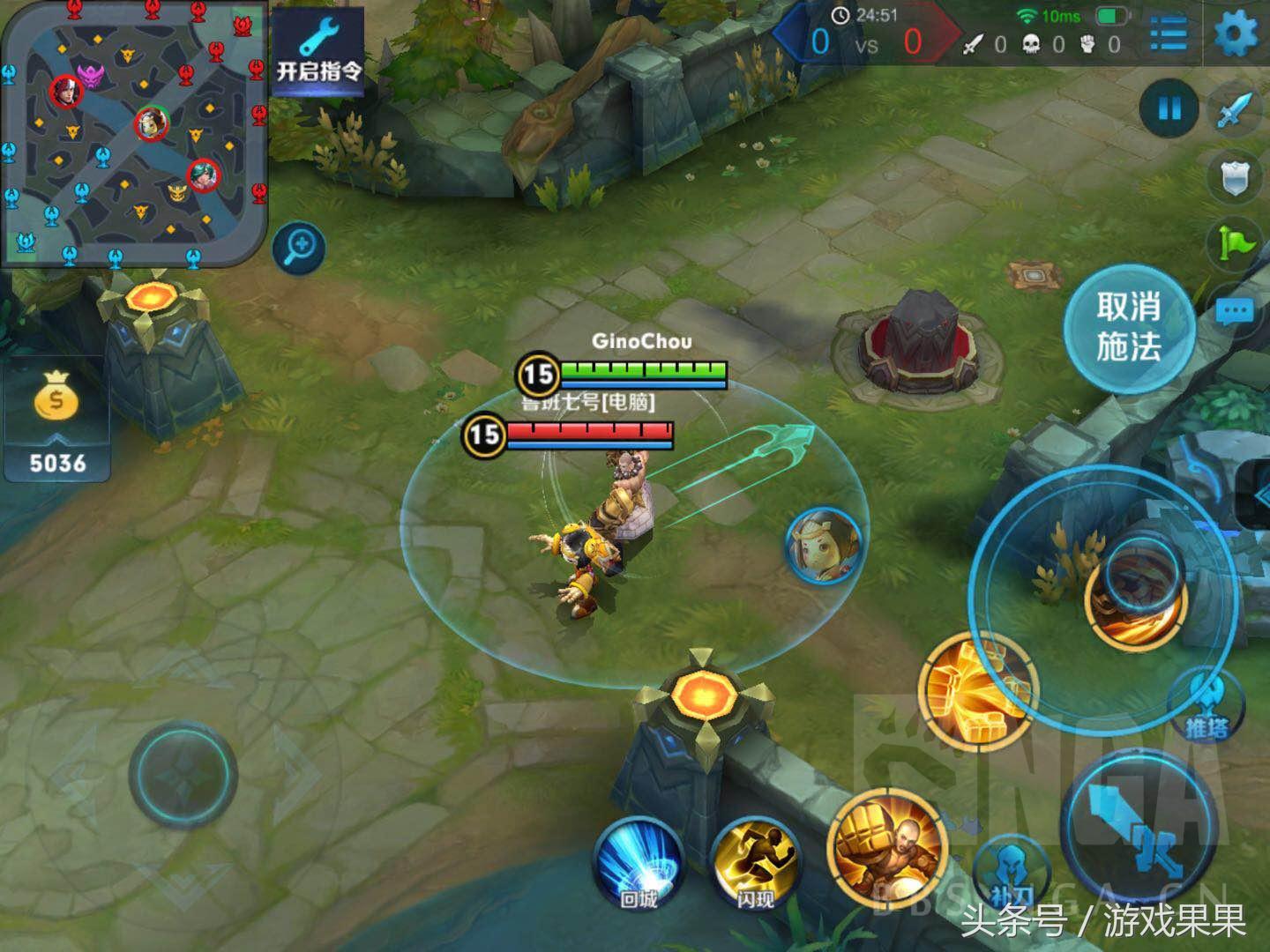The height and width of the screenshot is (952, 1270).
Task: Zoom the minimap with the magnifier button
Action: [299, 247]
